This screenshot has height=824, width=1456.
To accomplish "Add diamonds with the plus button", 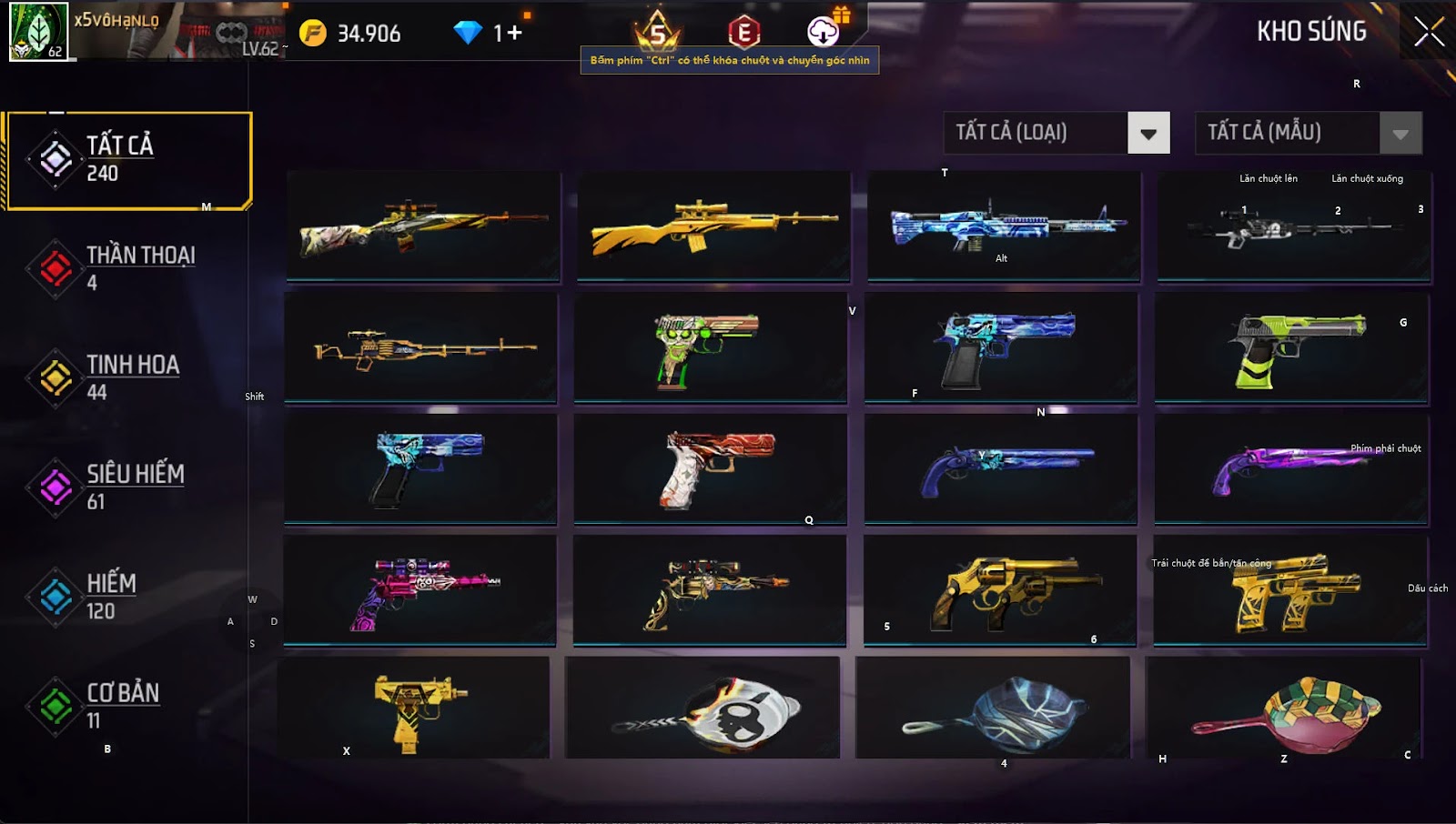I will [x=515, y=34].
